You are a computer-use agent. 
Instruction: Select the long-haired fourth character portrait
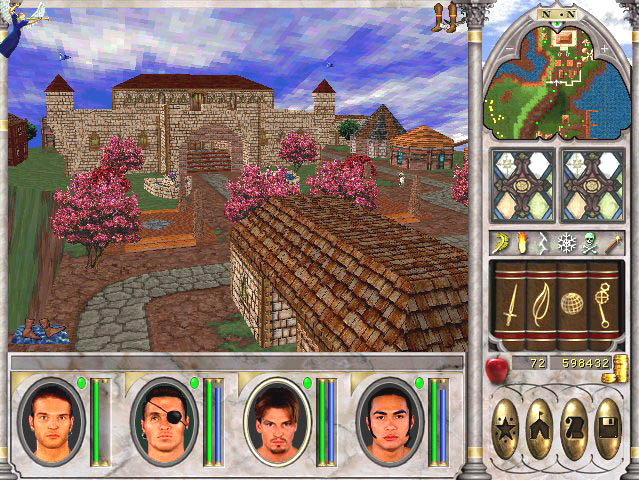pyautogui.click(x=389, y=422)
